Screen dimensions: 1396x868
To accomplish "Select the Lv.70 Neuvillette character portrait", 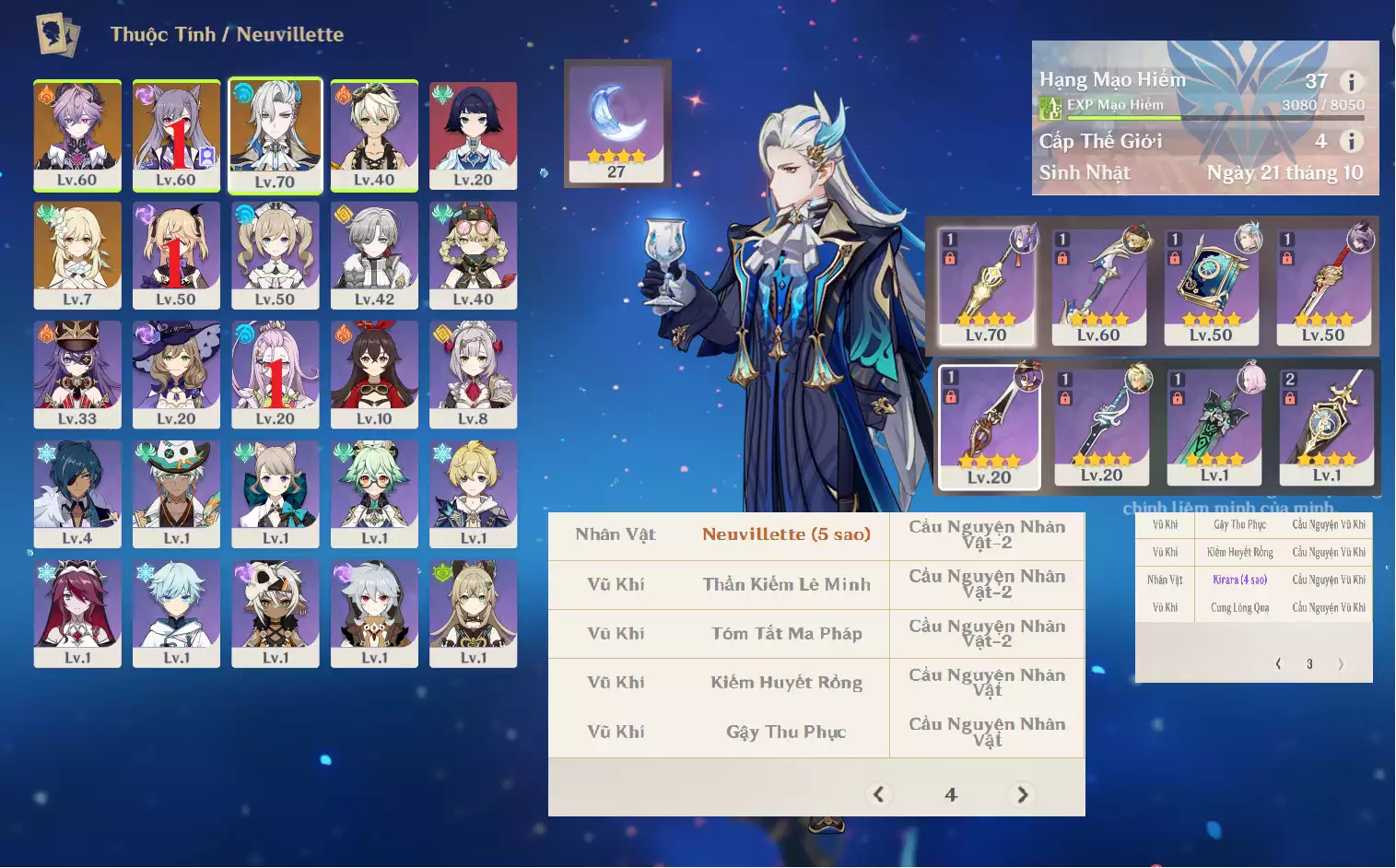I will pos(275,135).
